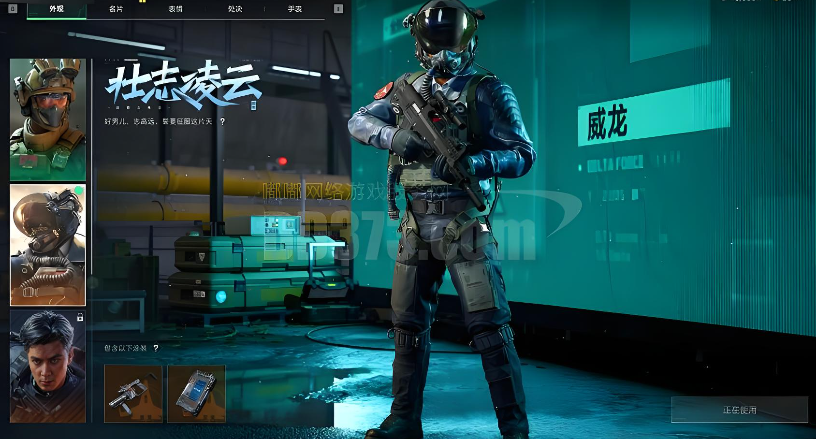Open the included silver card item
This screenshot has height=439, width=816.
(x=196, y=393)
